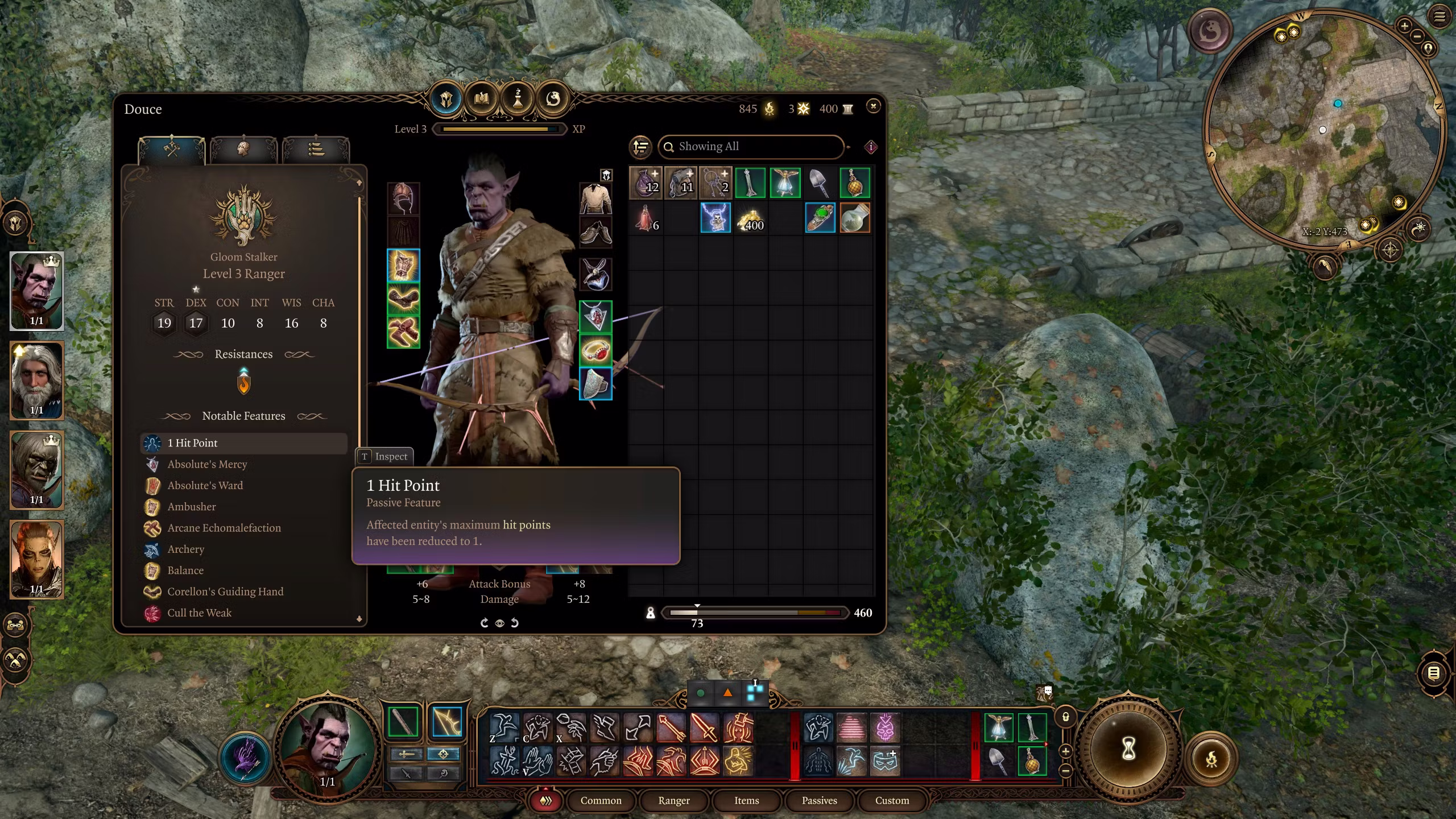Select the Archery feature entry
Screen dimensions: 1456x819
[185, 549]
